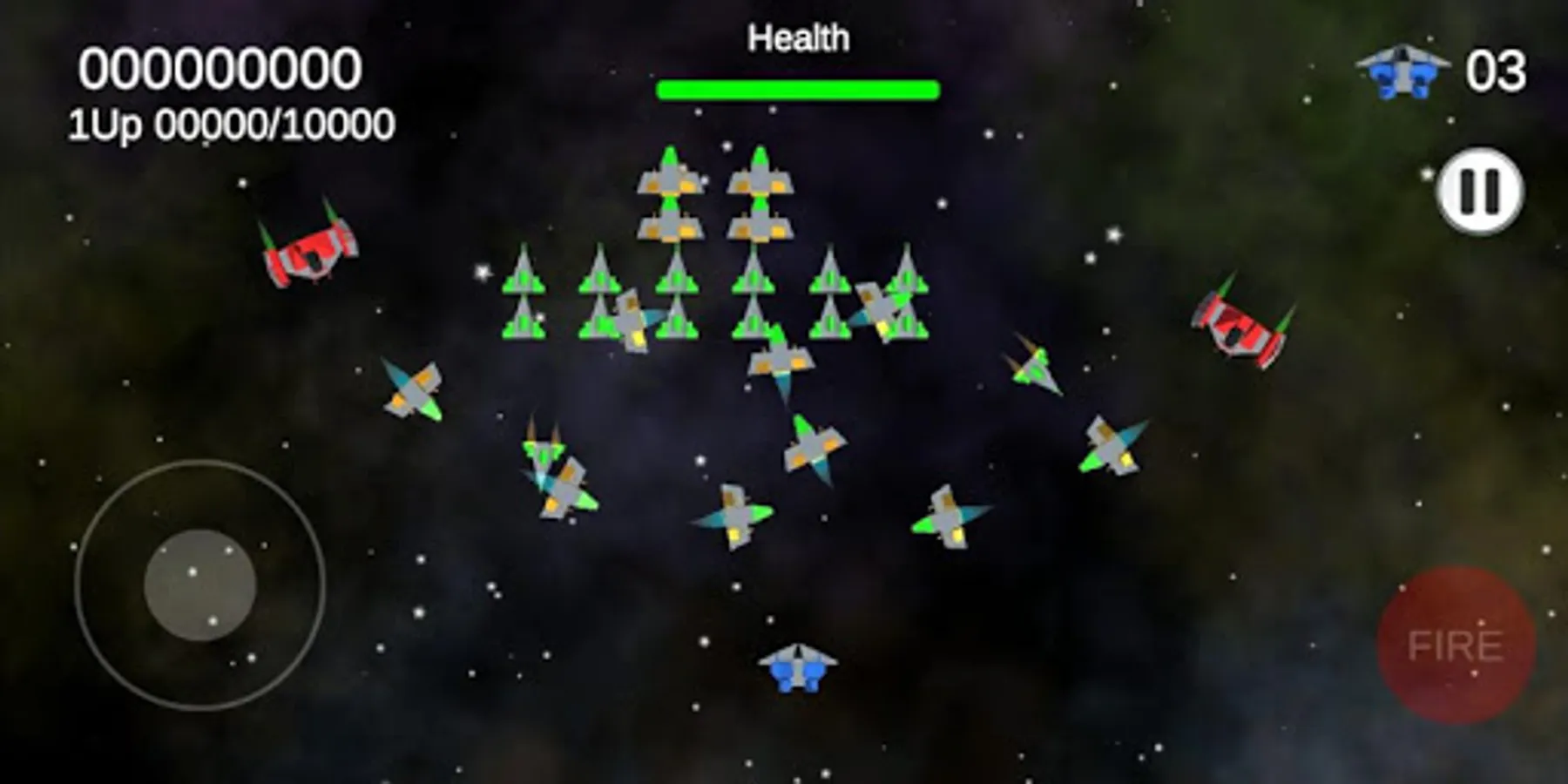Tap the green Health bar
Viewport: 1568px width, 784px height.
(798, 87)
